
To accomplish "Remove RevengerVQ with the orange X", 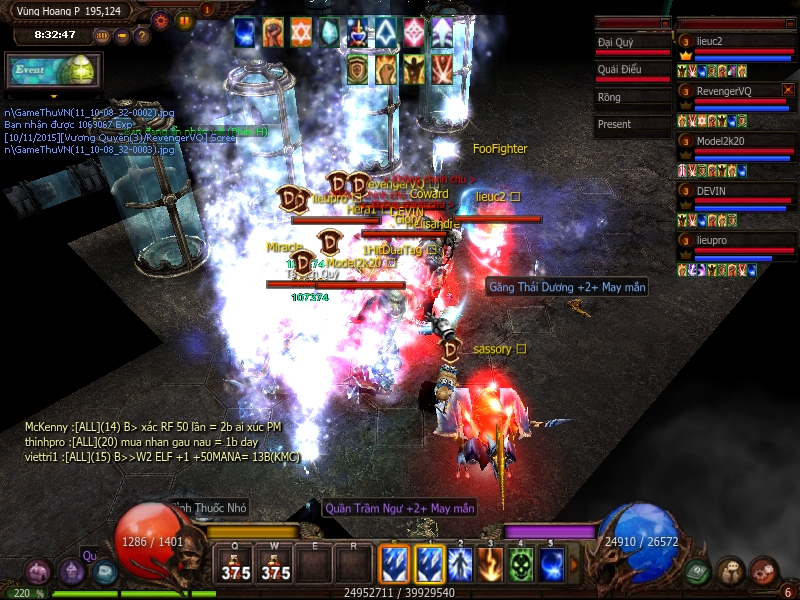I will tap(788, 90).
